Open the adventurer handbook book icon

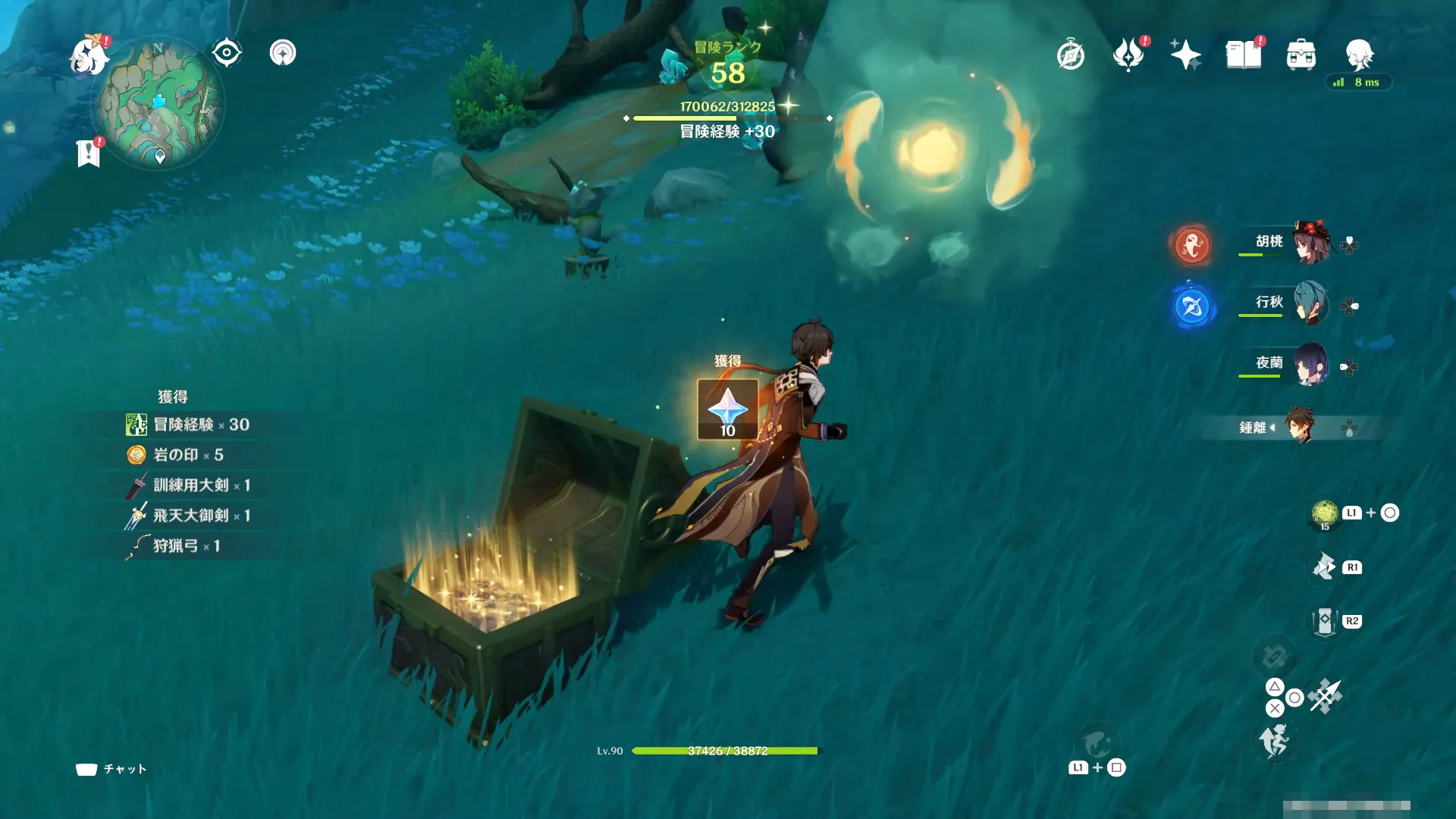click(x=1244, y=55)
